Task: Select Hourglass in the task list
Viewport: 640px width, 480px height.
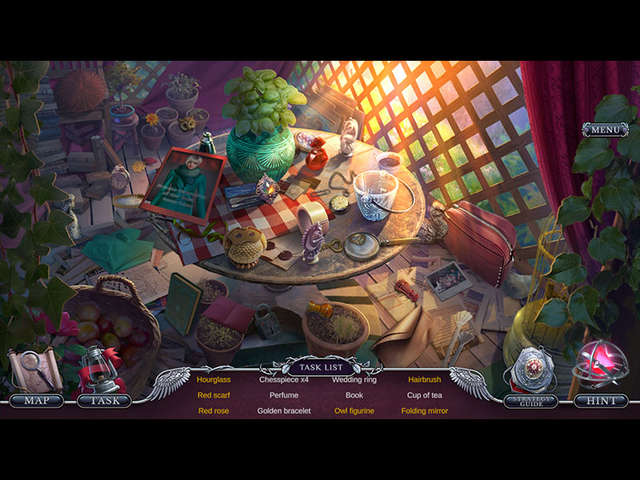Action: point(214,380)
